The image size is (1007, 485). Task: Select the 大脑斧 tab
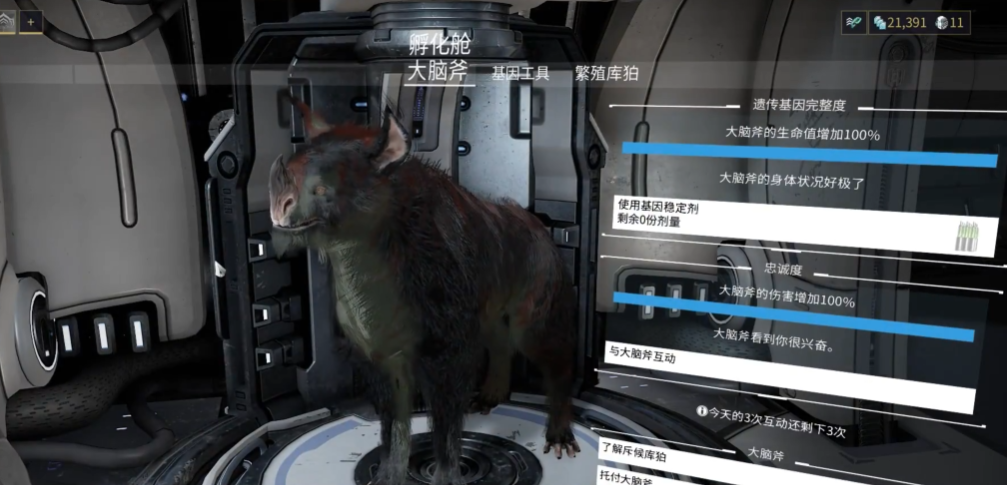click(438, 71)
